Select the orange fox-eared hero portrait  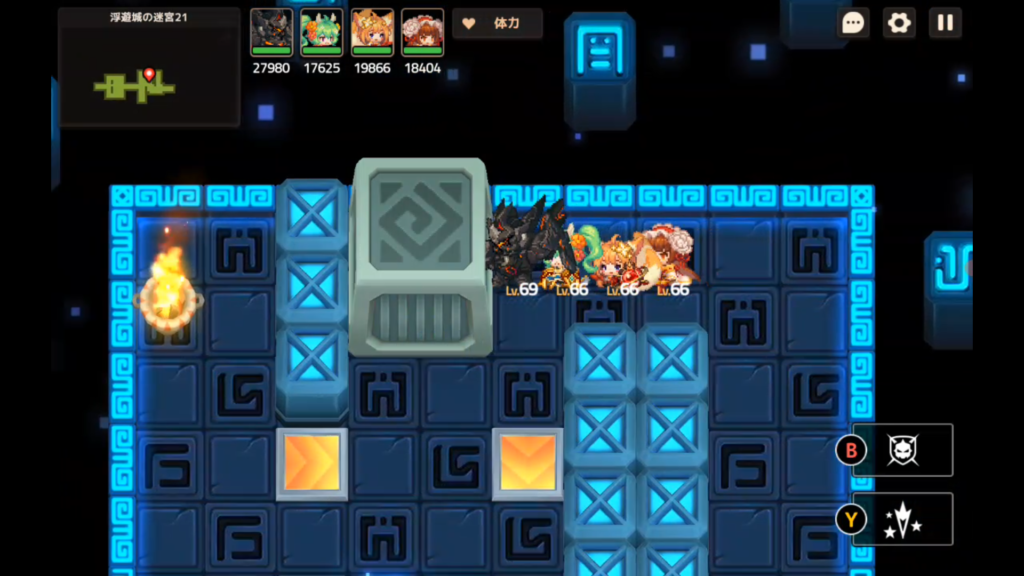tap(372, 32)
